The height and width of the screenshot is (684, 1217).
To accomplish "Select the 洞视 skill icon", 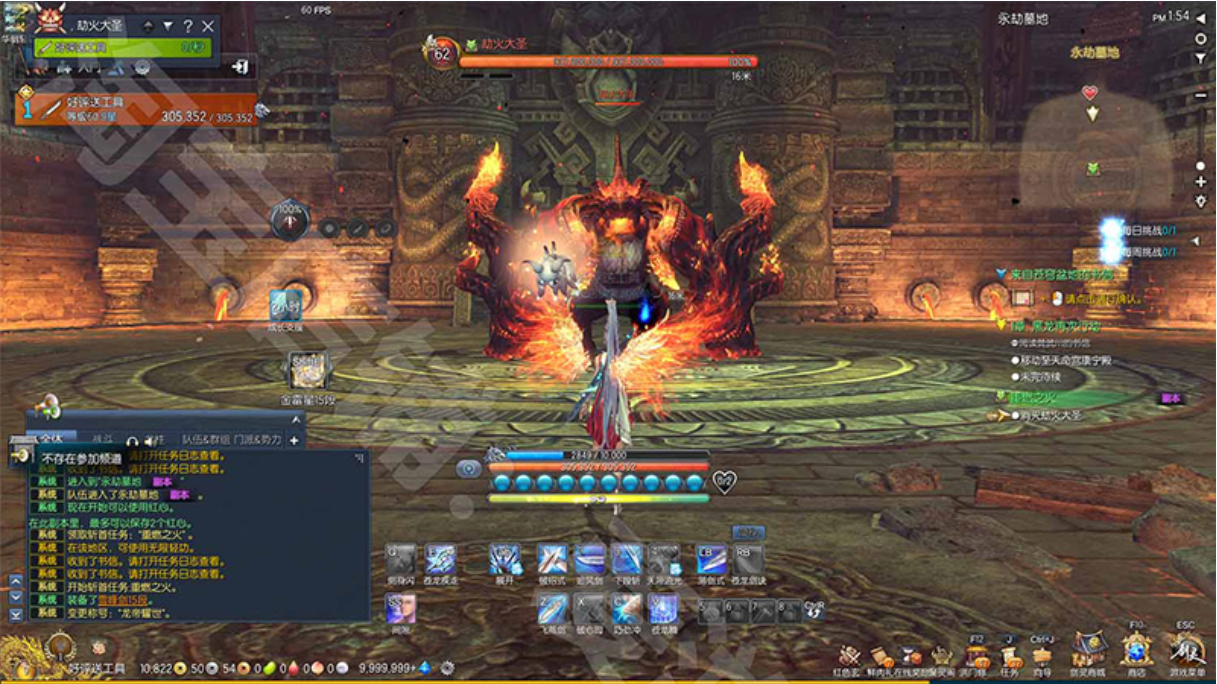I will [x=400, y=607].
